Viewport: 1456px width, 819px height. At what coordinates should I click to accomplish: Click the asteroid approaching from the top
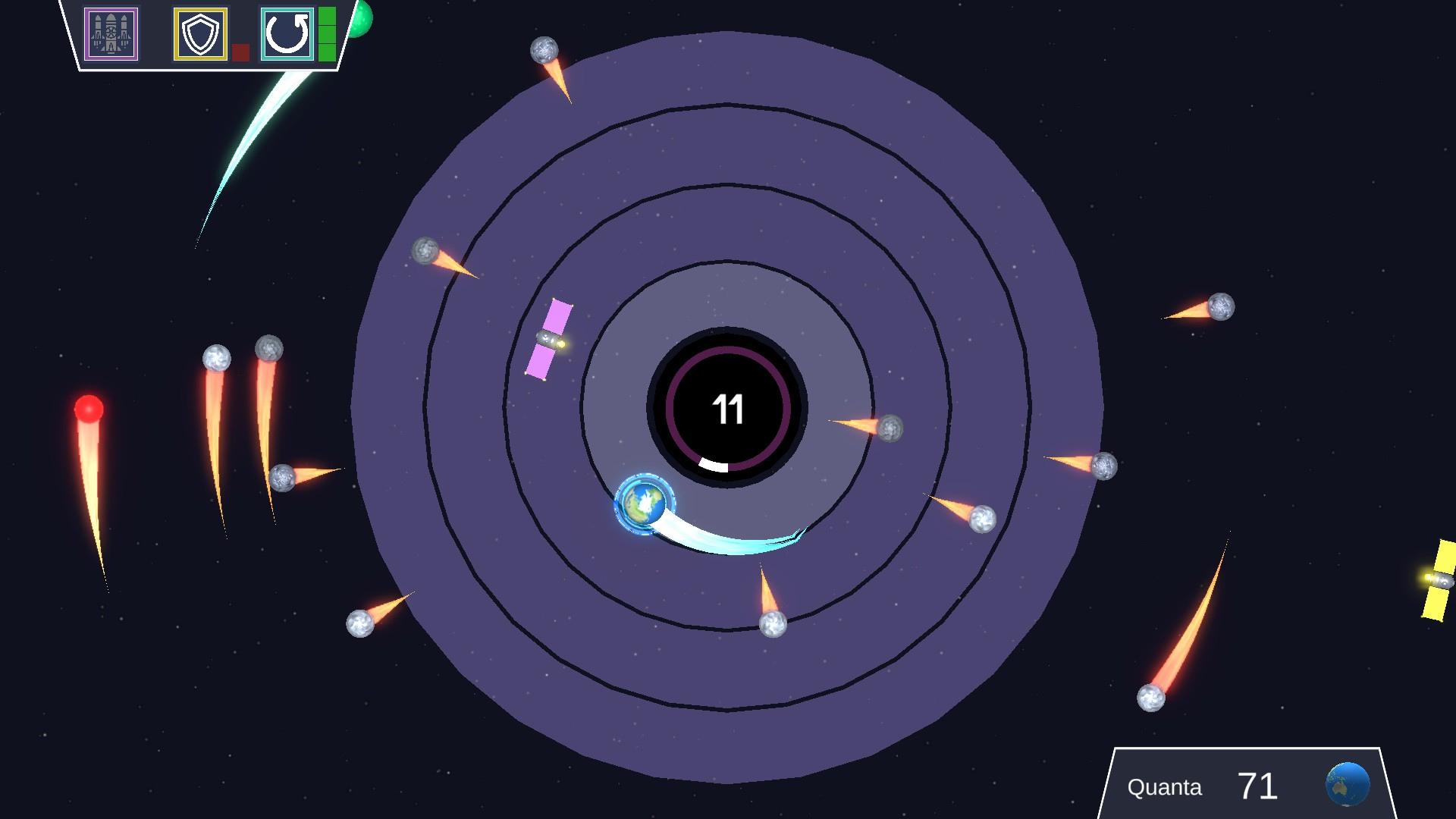[x=543, y=52]
